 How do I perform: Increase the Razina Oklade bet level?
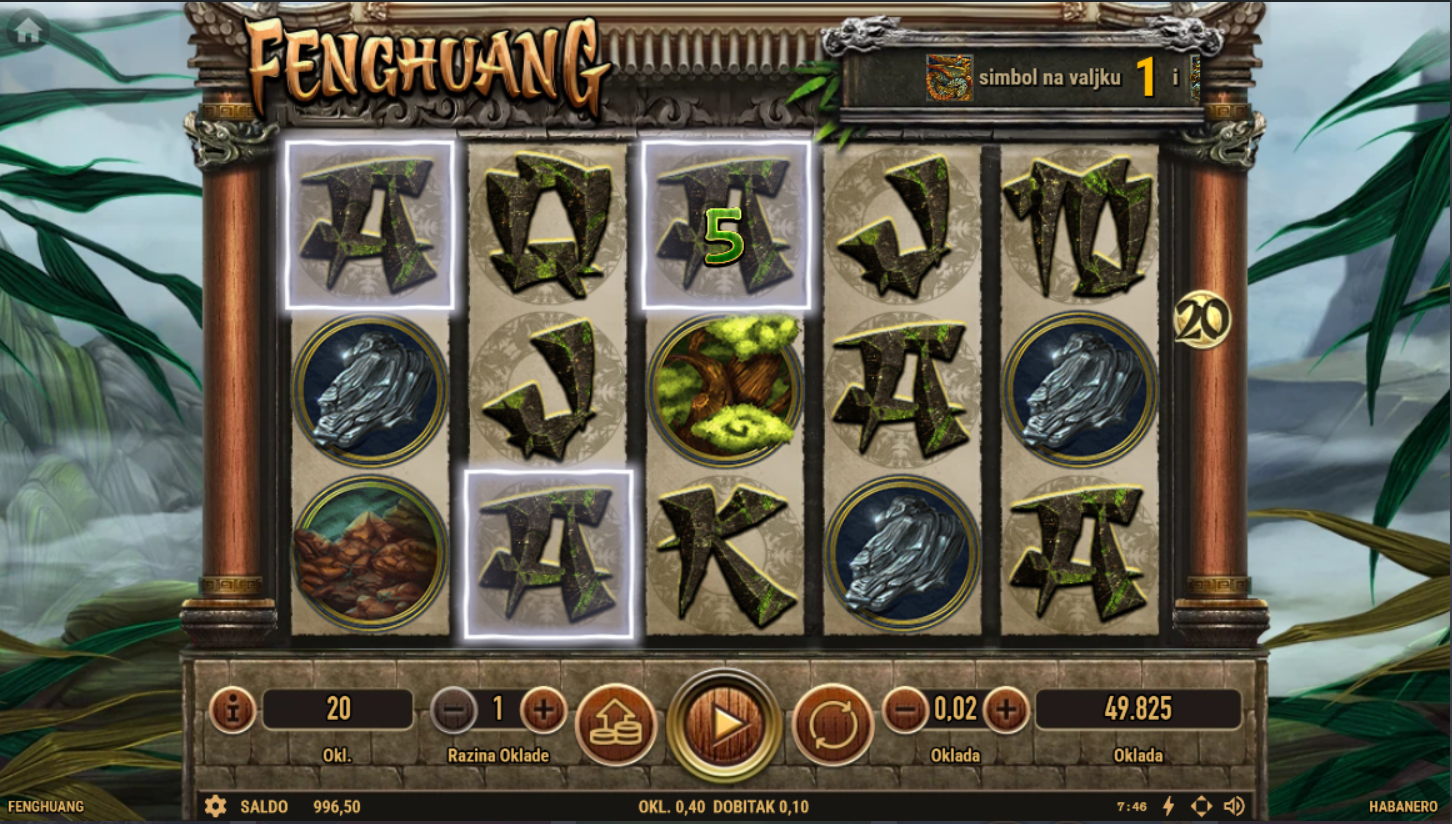pos(543,711)
